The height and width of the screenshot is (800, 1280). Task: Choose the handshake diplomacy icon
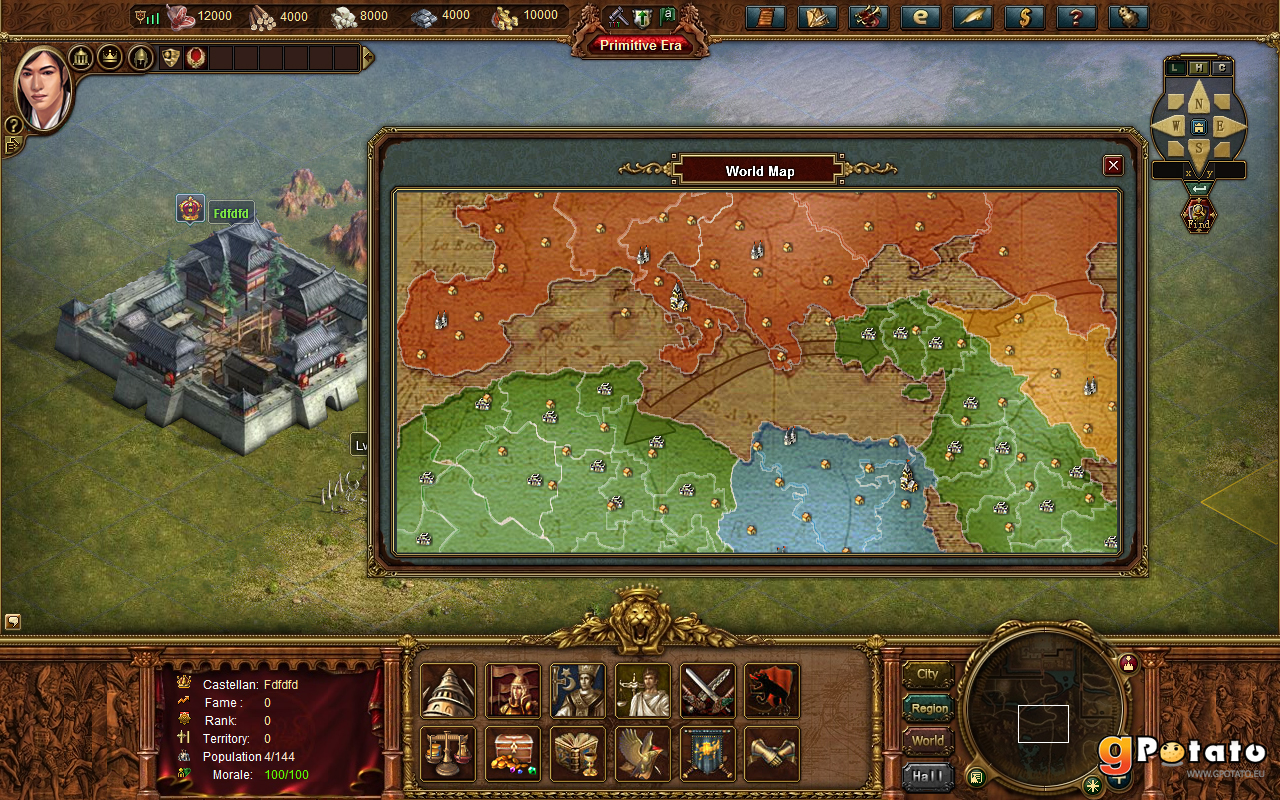[x=771, y=753]
